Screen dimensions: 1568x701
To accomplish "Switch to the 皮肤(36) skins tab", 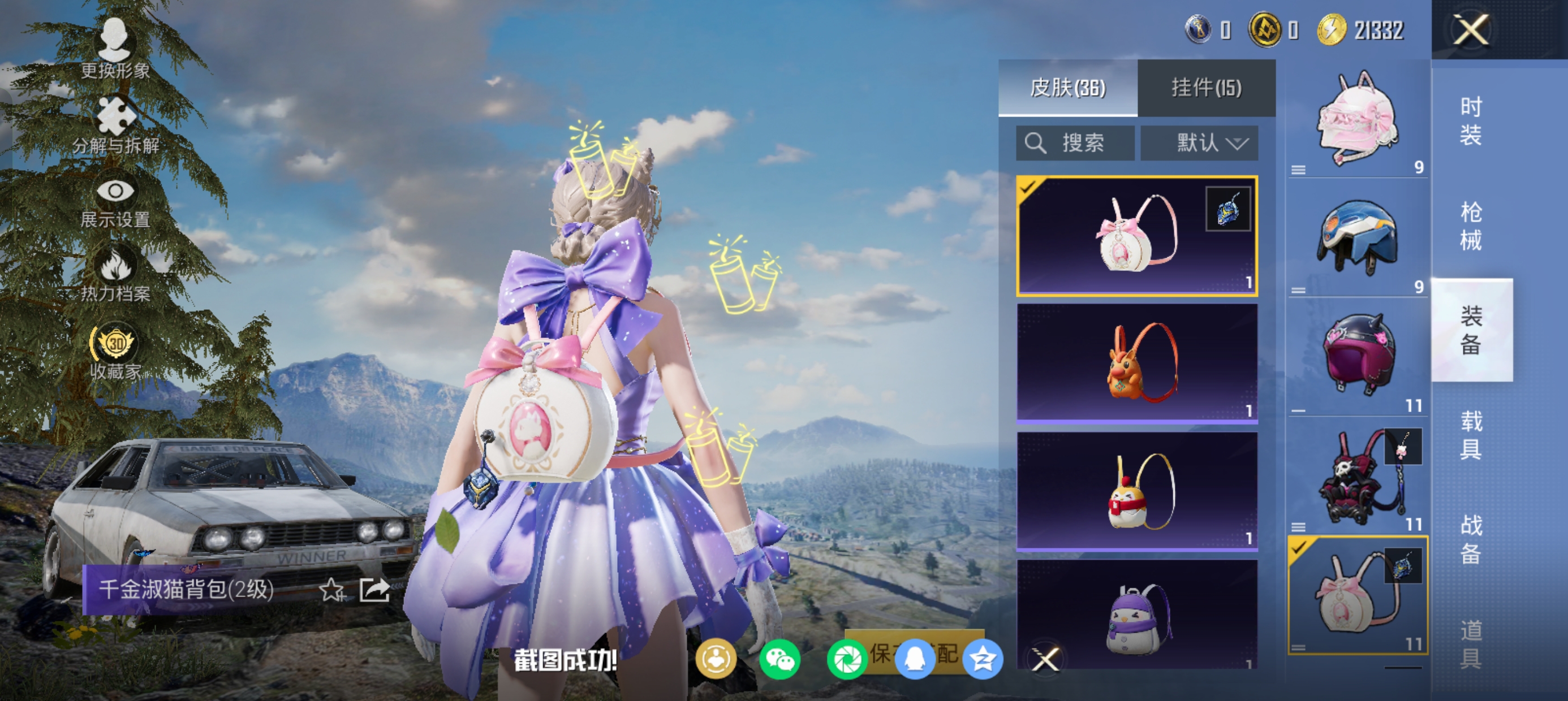I will [1067, 88].
